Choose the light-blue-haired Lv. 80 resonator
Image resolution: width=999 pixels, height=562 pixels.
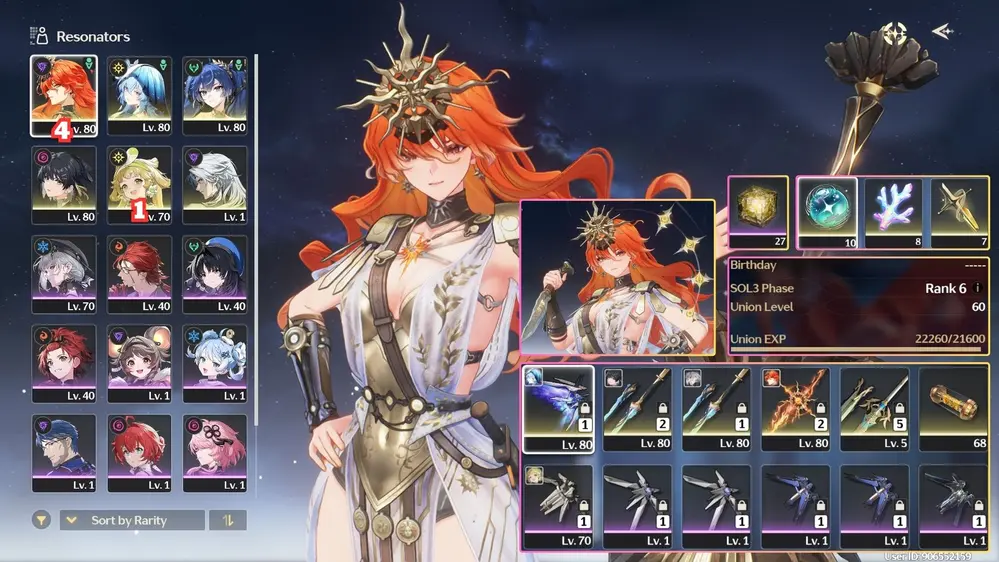139,94
